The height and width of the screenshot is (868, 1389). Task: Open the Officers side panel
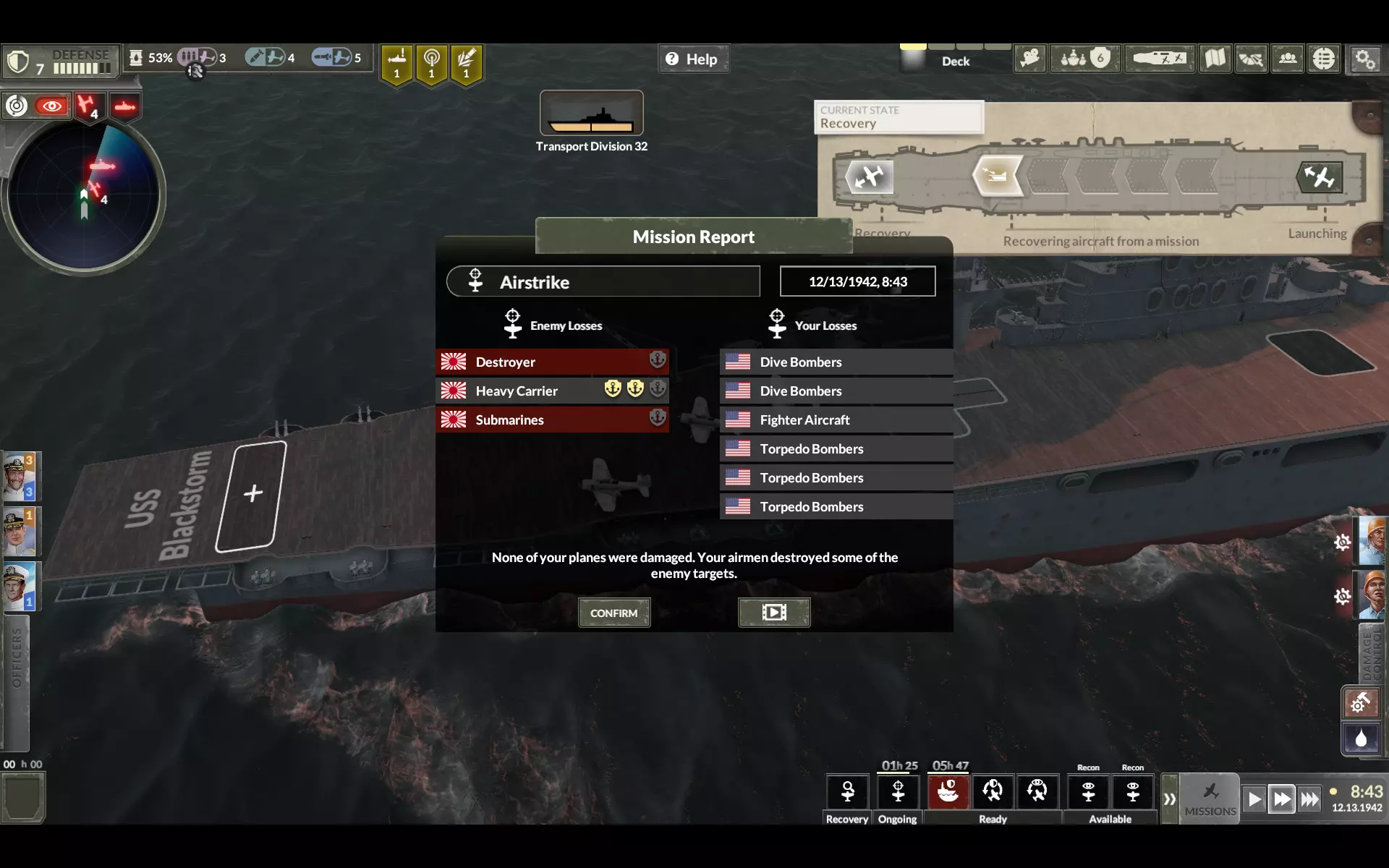click(16, 658)
